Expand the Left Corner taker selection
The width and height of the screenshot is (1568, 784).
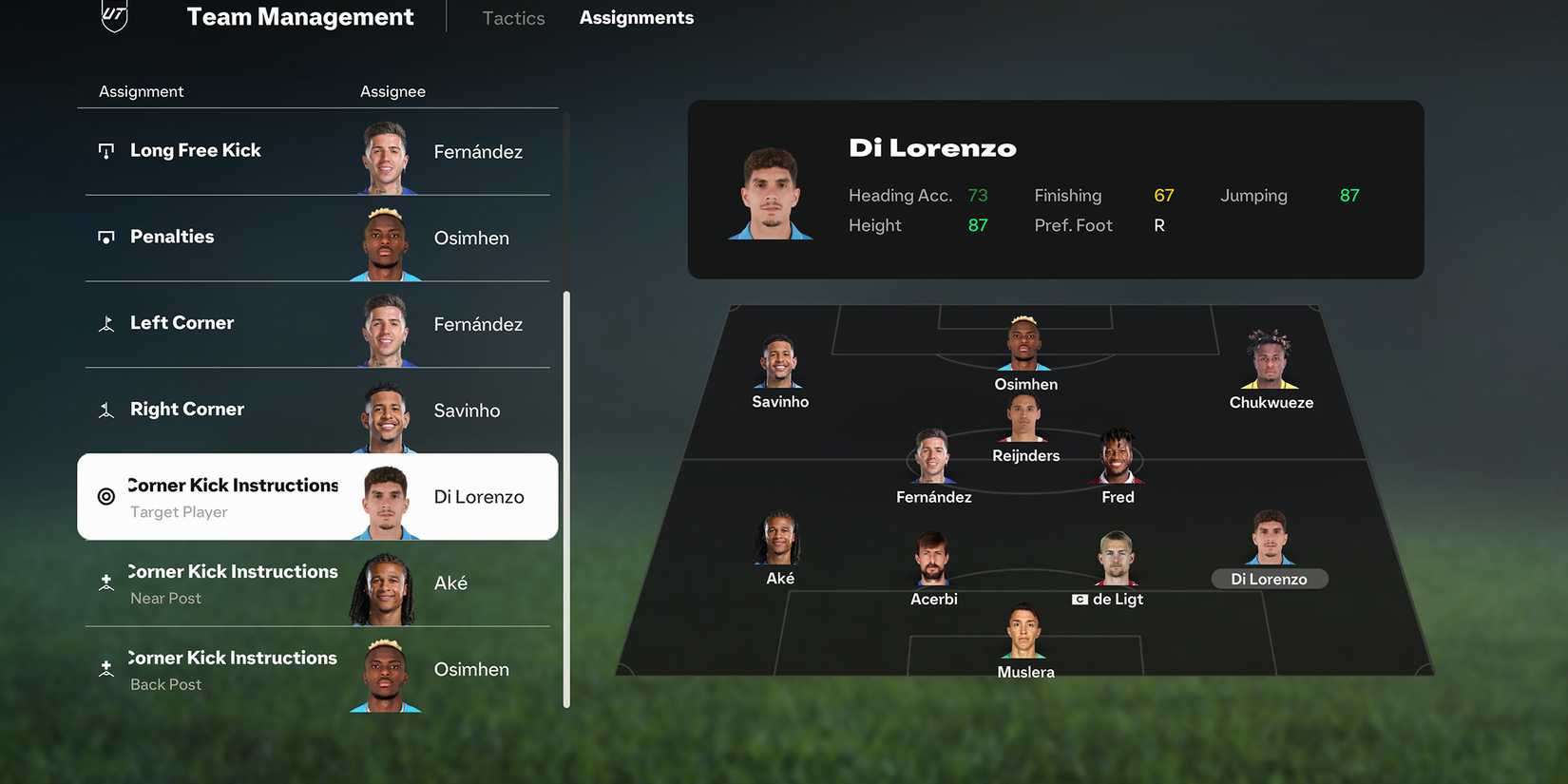pos(317,323)
